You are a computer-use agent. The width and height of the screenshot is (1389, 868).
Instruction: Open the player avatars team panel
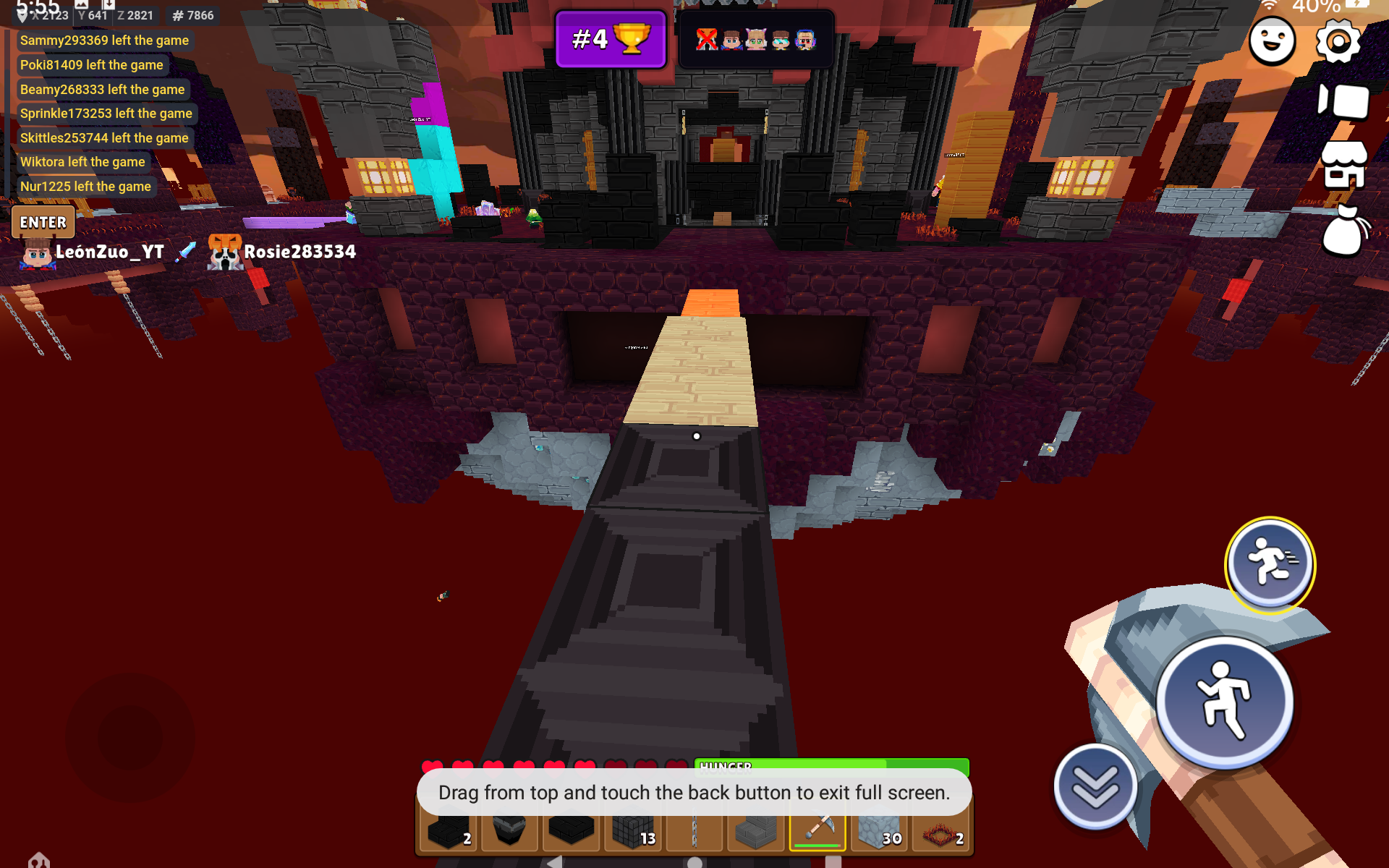click(x=755, y=39)
